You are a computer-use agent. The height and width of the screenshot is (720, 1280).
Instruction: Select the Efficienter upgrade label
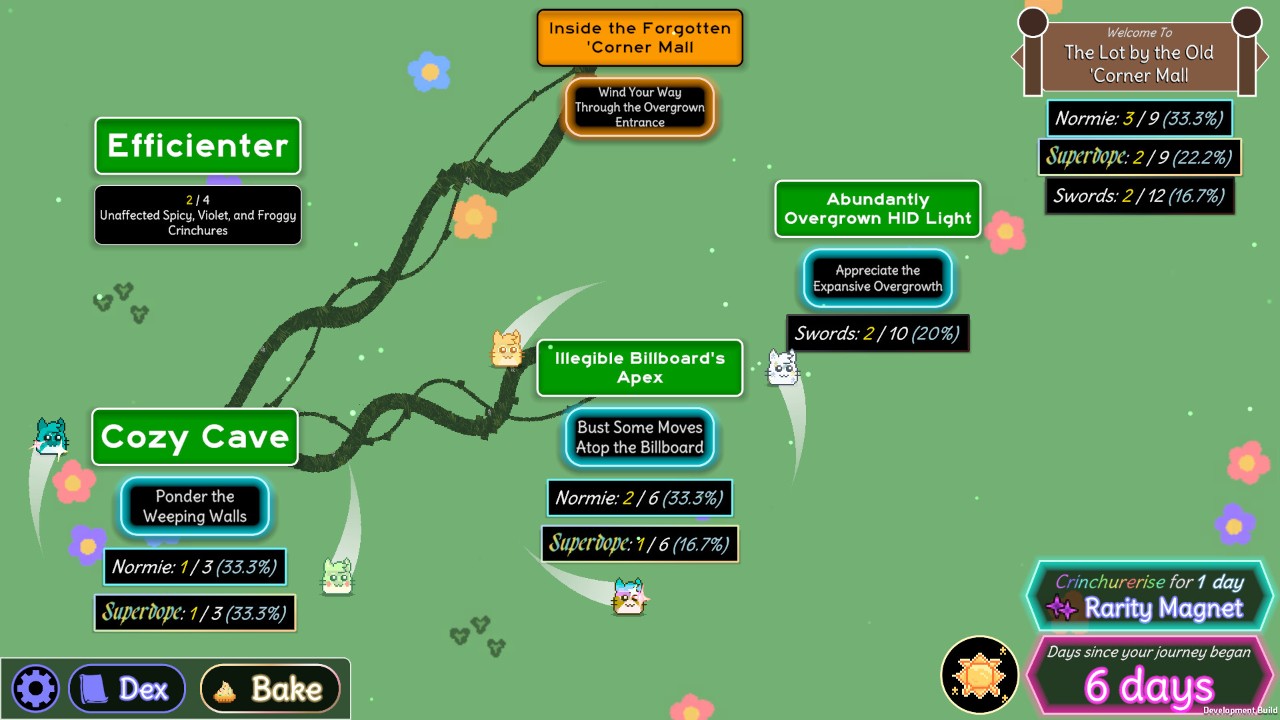tap(198, 146)
